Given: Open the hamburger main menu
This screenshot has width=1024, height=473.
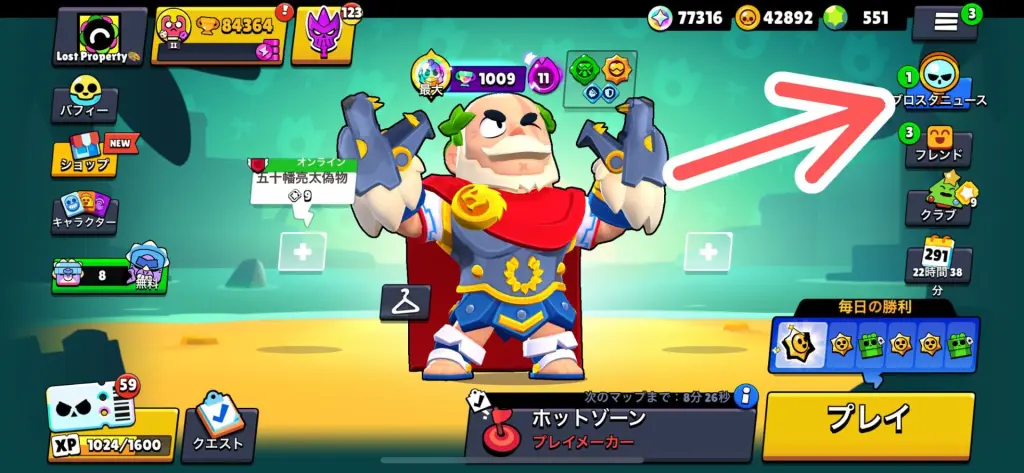Looking at the screenshot, I should (x=946, y=22).
